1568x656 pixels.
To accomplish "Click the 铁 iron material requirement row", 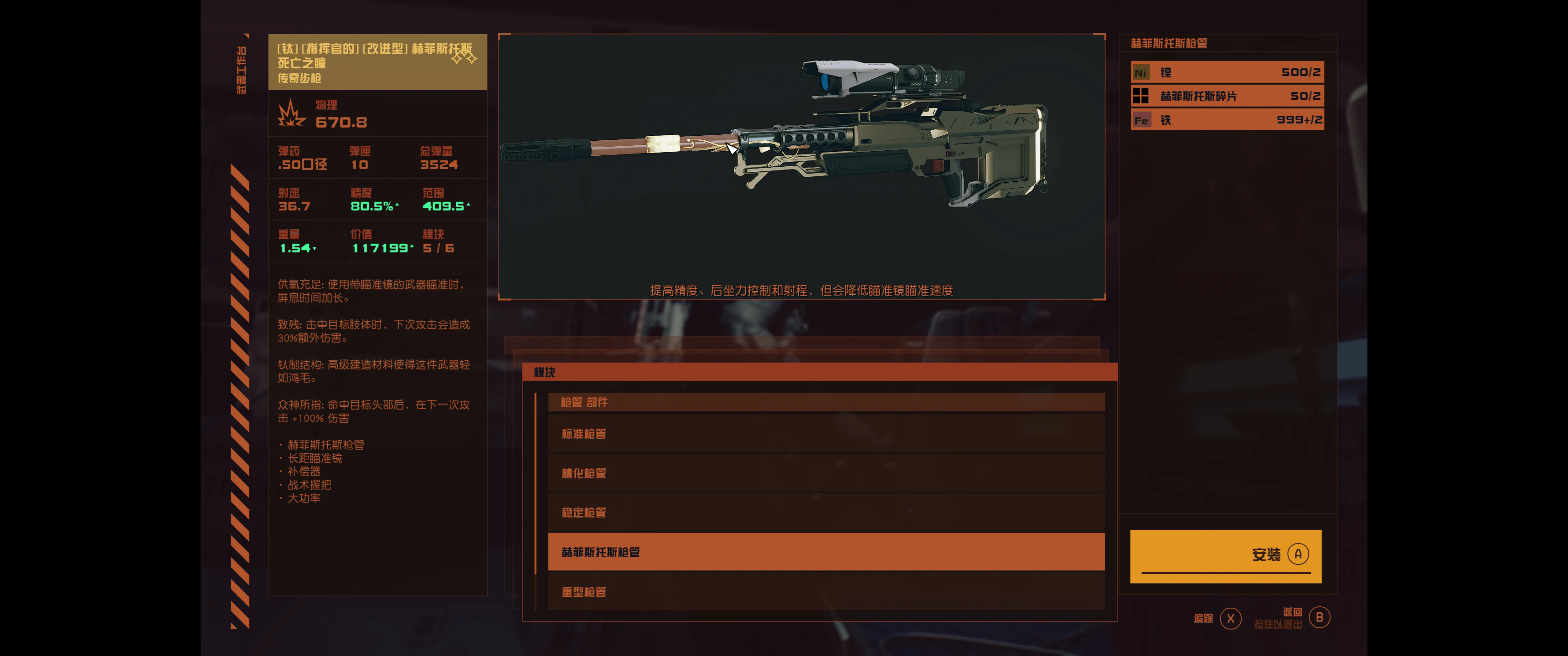I will click(x=1227, y=120).
